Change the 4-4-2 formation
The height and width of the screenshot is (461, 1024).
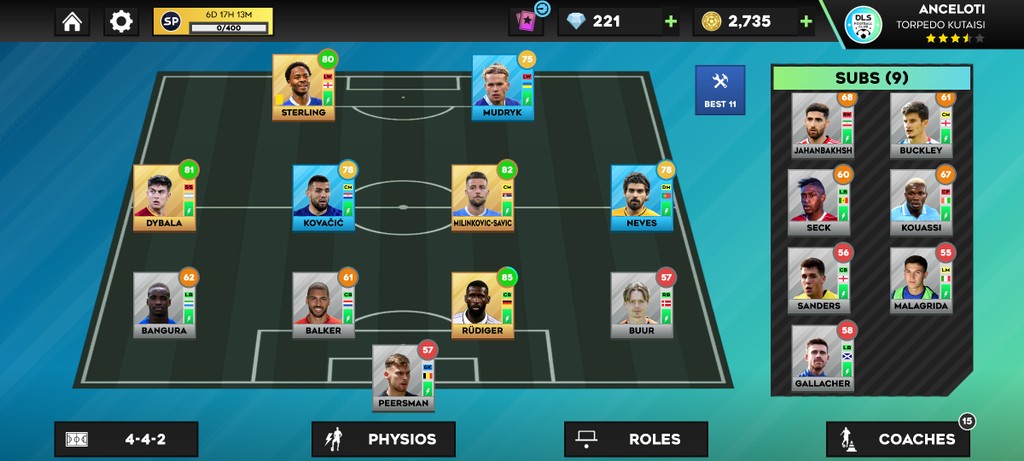(126, 439)
